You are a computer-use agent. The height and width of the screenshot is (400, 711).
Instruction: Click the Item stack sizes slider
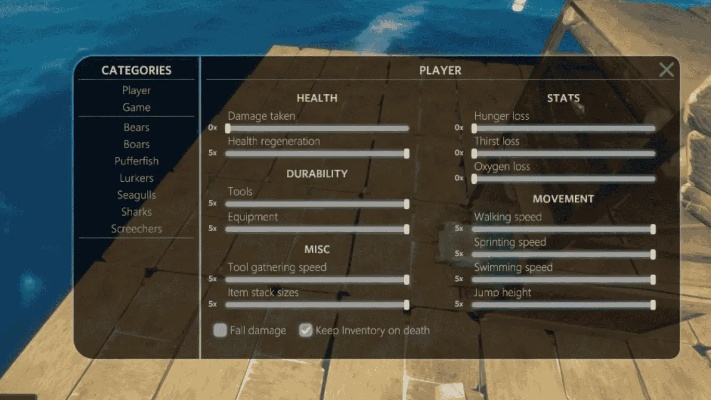click(x=317, y=304)
